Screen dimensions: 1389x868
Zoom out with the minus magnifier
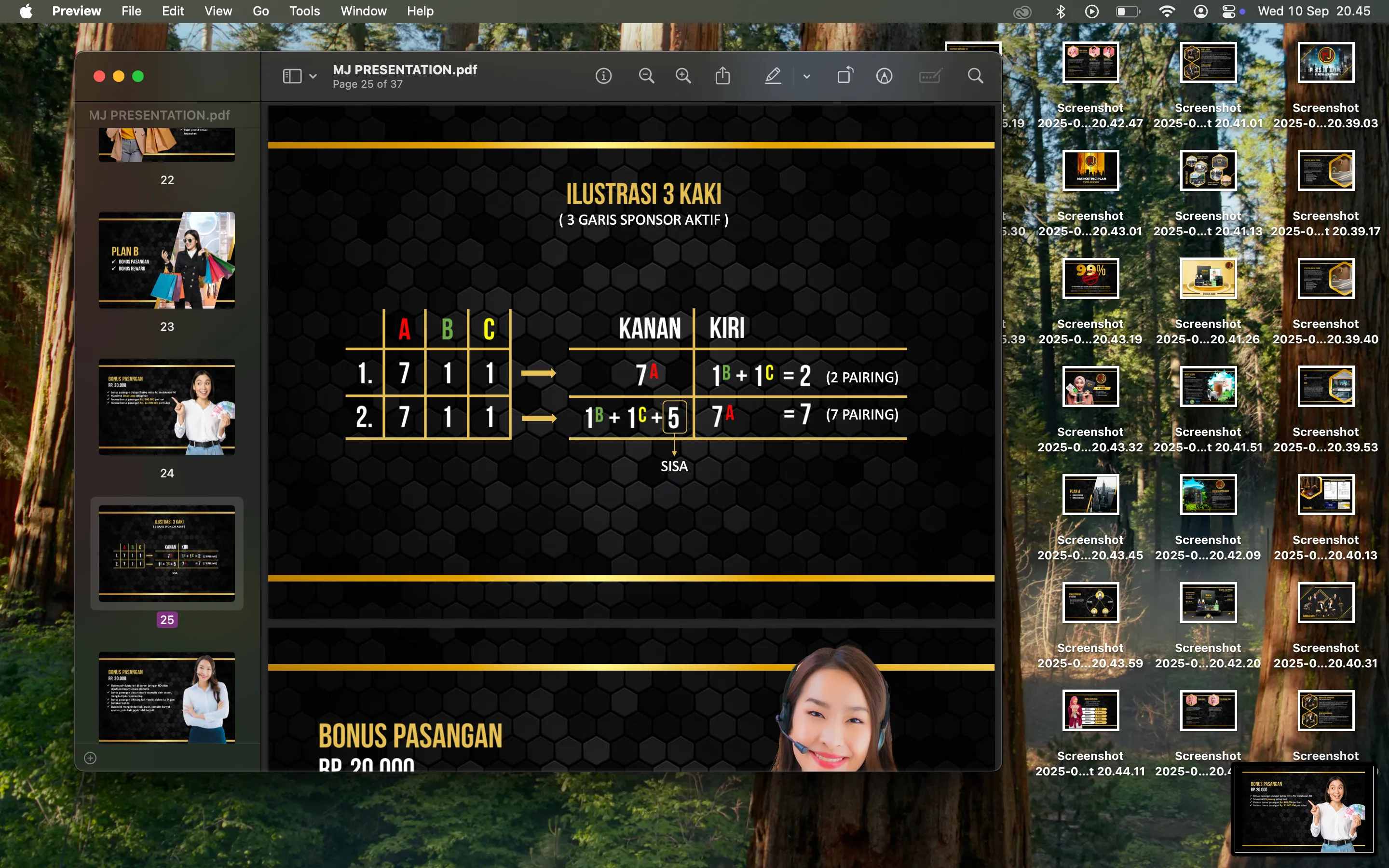tap(646, 76)
